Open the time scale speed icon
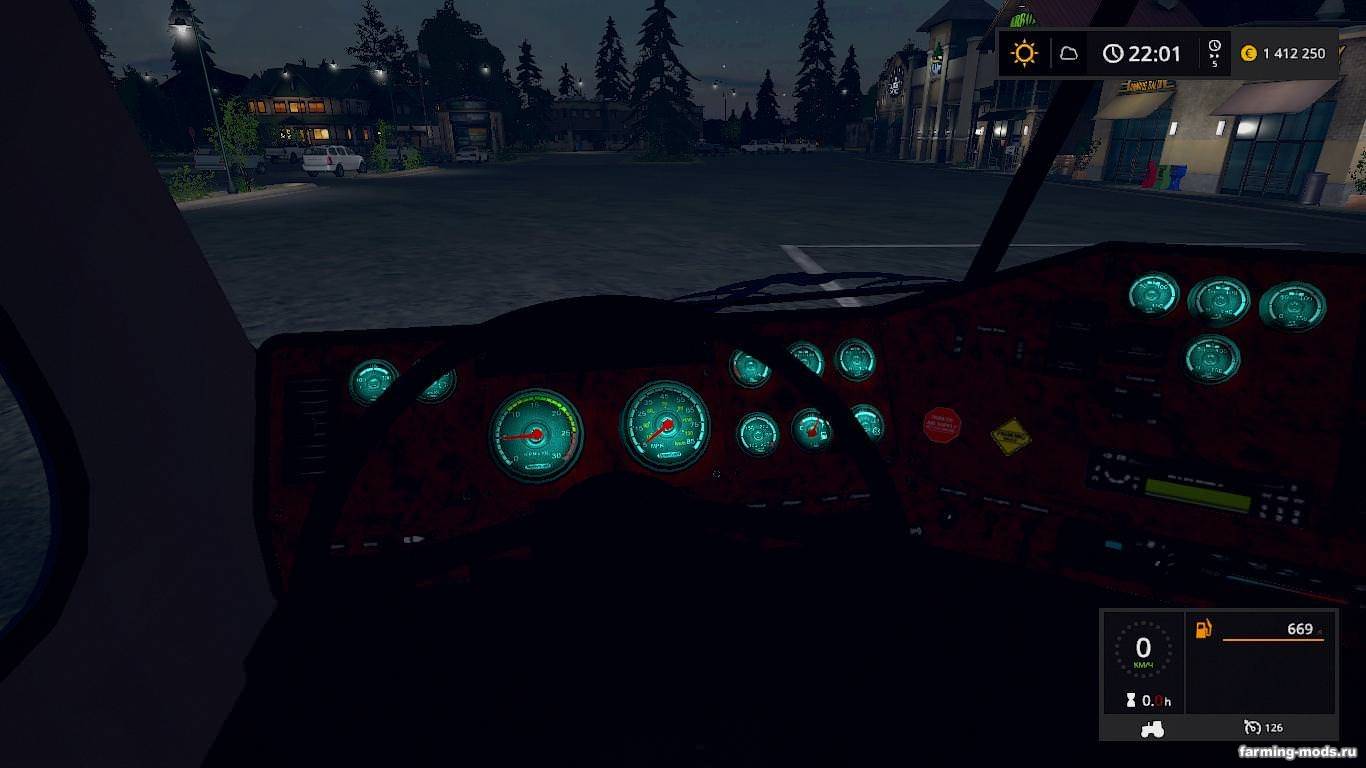Screen dimensions: 1366x768 [1214, 53]
